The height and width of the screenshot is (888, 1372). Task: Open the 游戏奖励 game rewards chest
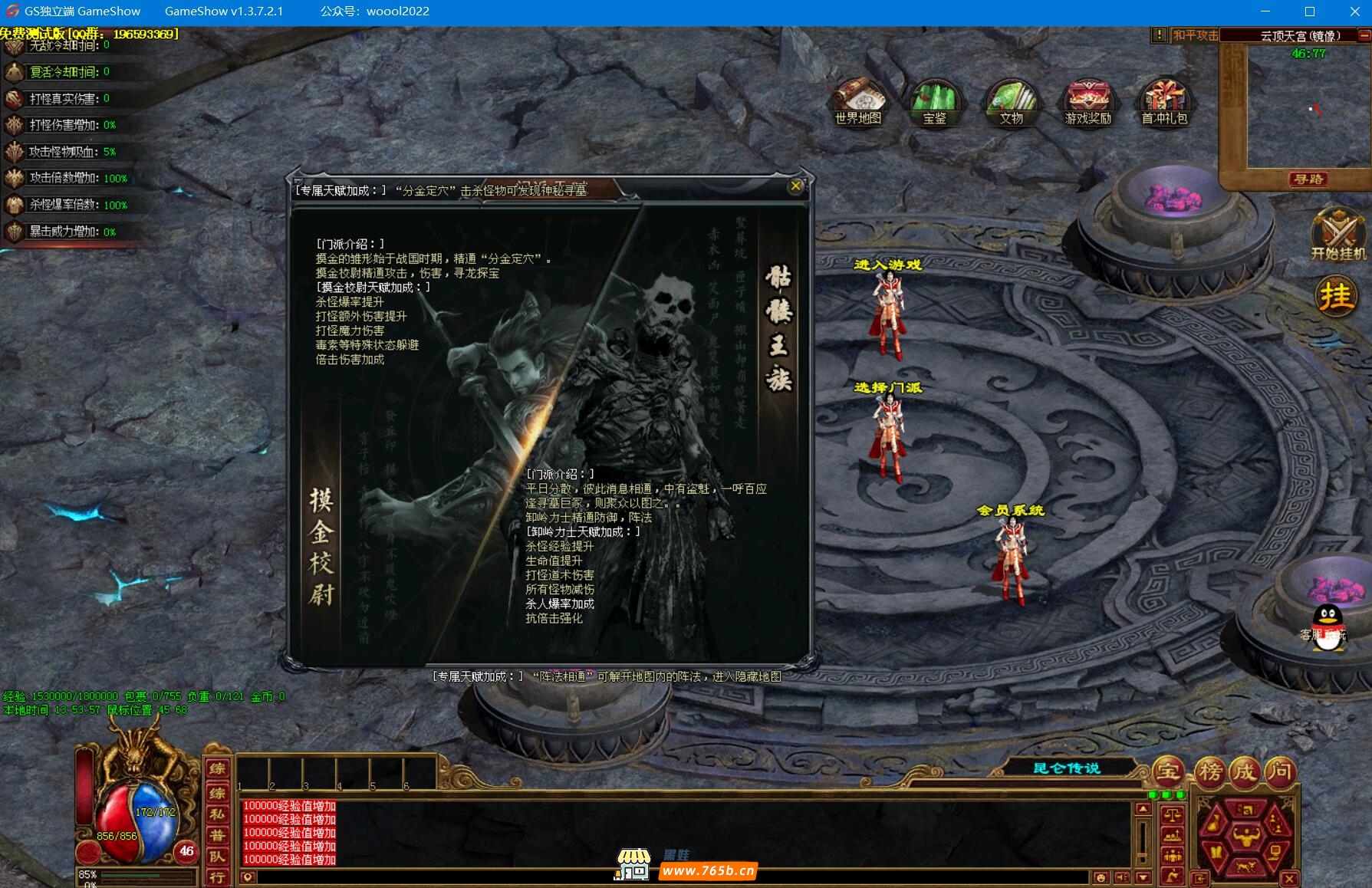tap(1087, 102)
